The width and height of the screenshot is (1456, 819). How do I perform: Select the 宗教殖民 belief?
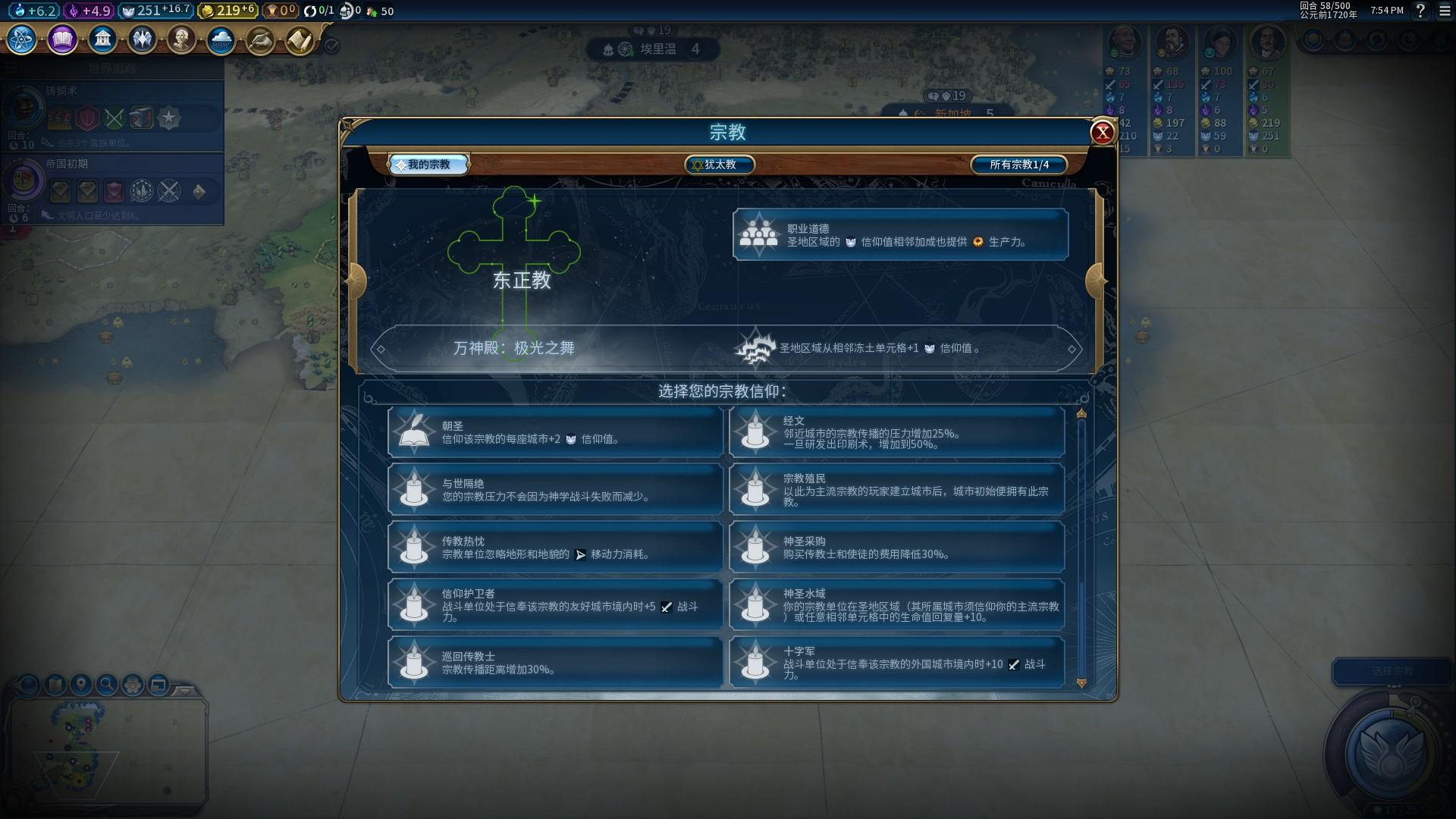tap(896, 490)
